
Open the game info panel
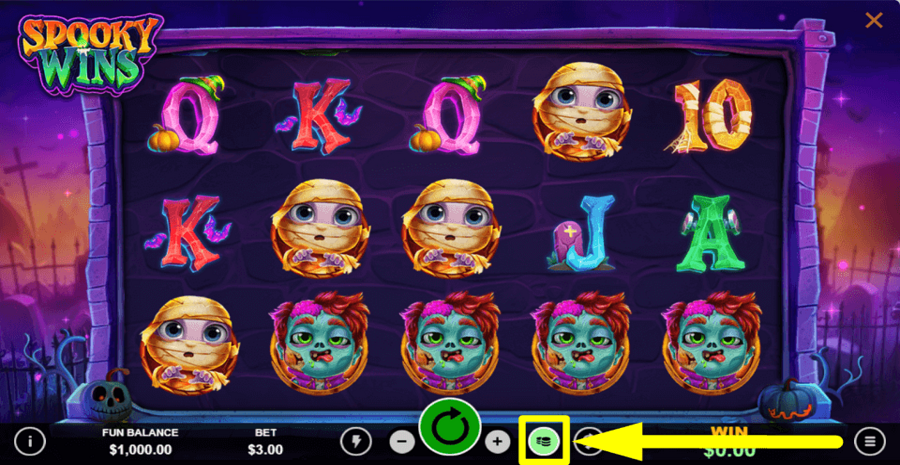pyautogui.click(x=32, y=441)
